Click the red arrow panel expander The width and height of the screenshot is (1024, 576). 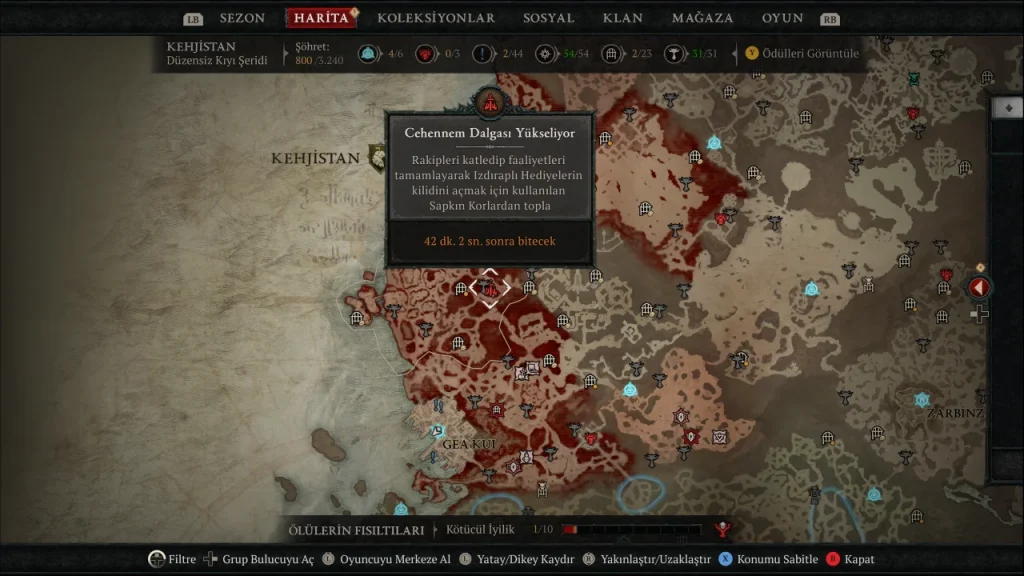[979, 288]
